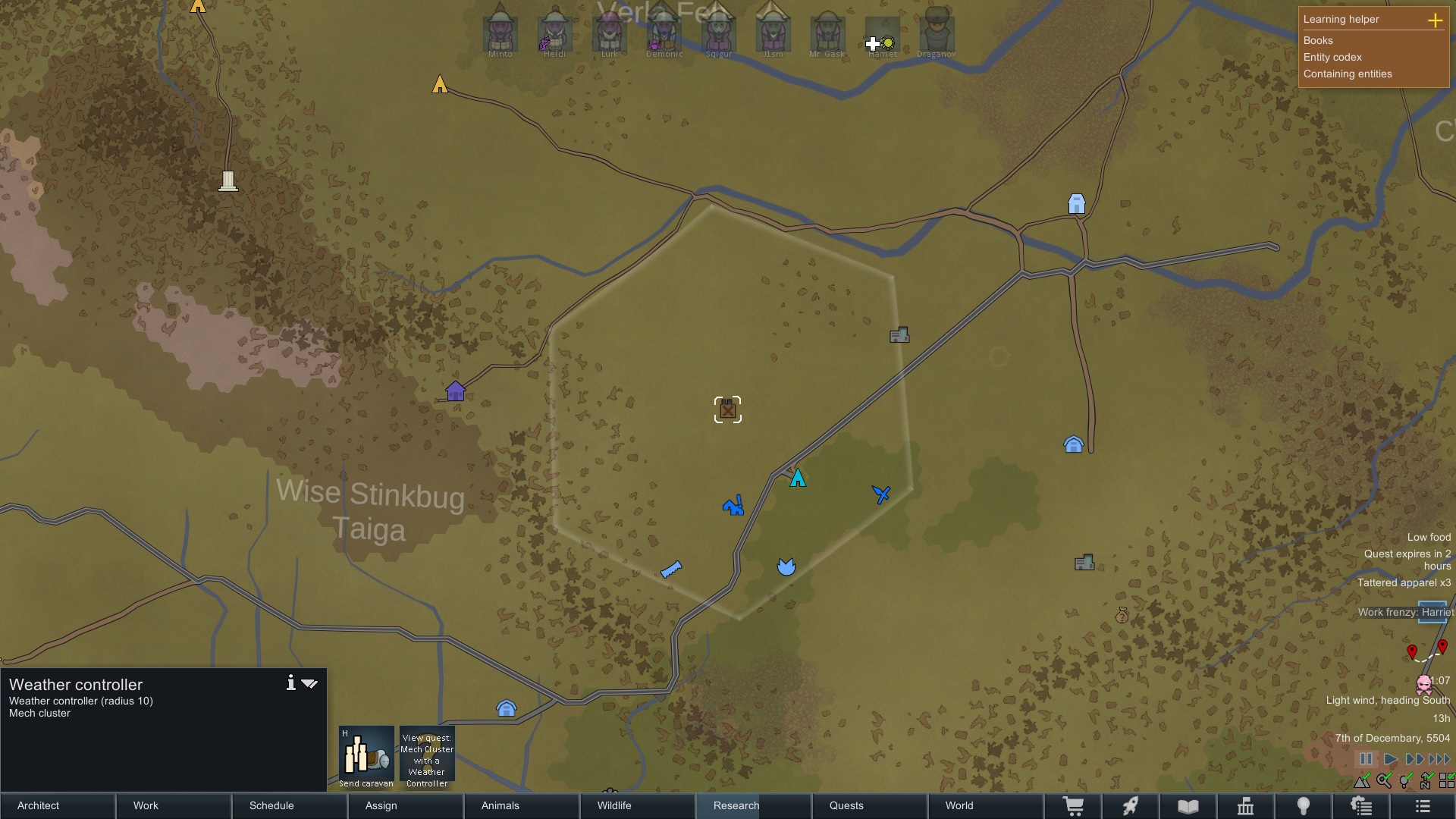
Task: Open the weather controller info button
Action: click(290, 683)
